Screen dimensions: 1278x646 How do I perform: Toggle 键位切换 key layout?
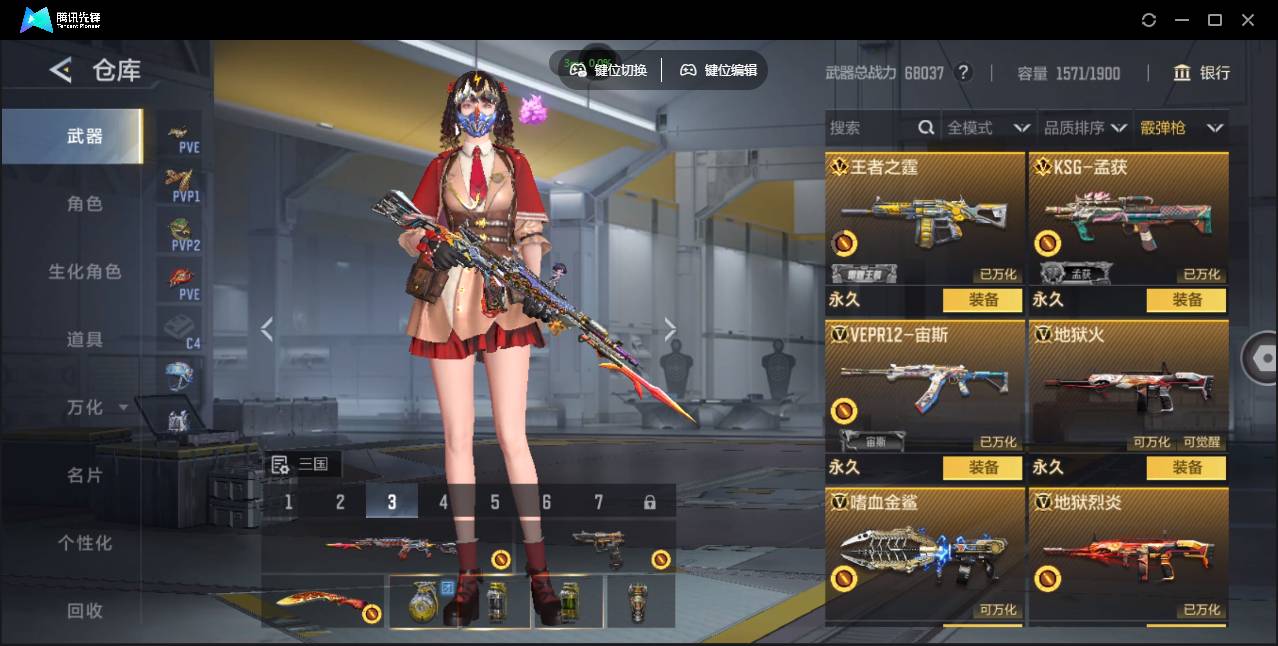point(610,70)
